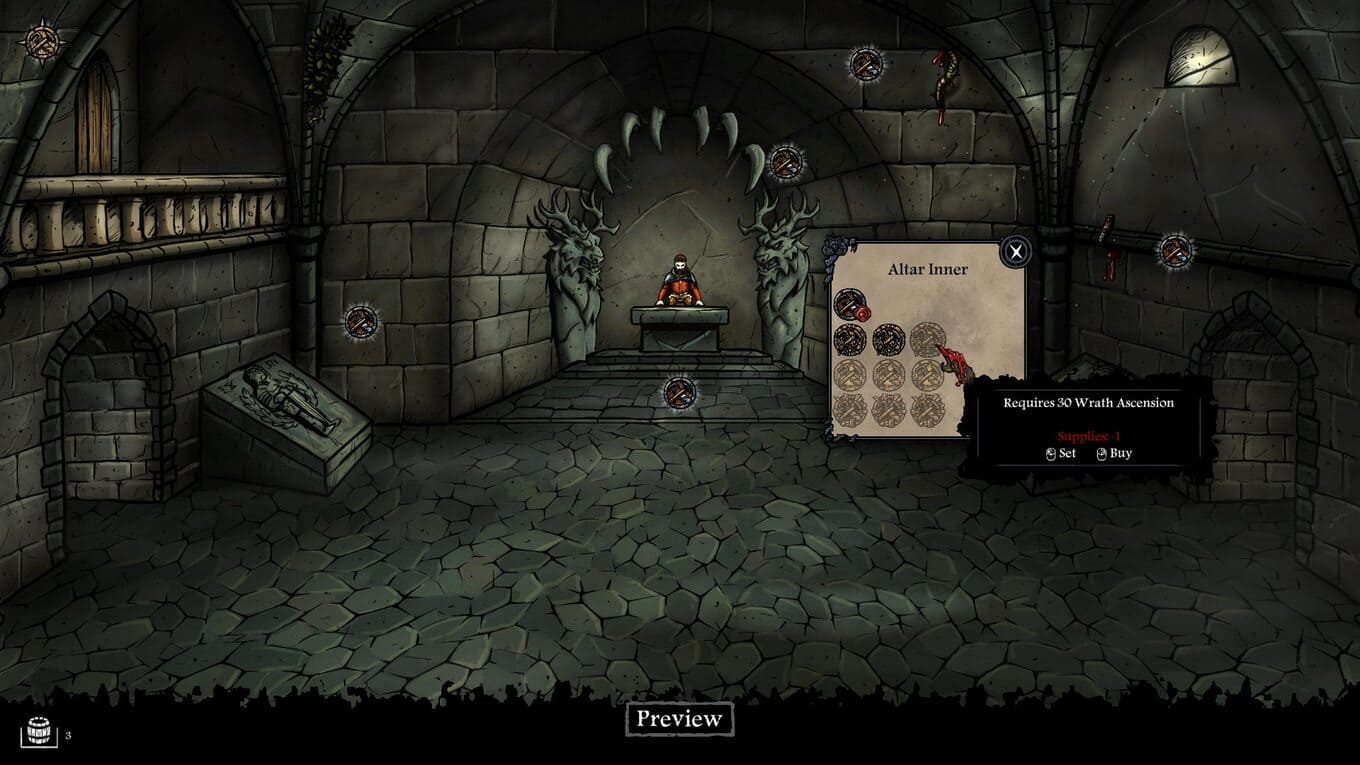Close the Altar Inner panel
This screenshot has width=1360, height=765.
[1016, 251]
